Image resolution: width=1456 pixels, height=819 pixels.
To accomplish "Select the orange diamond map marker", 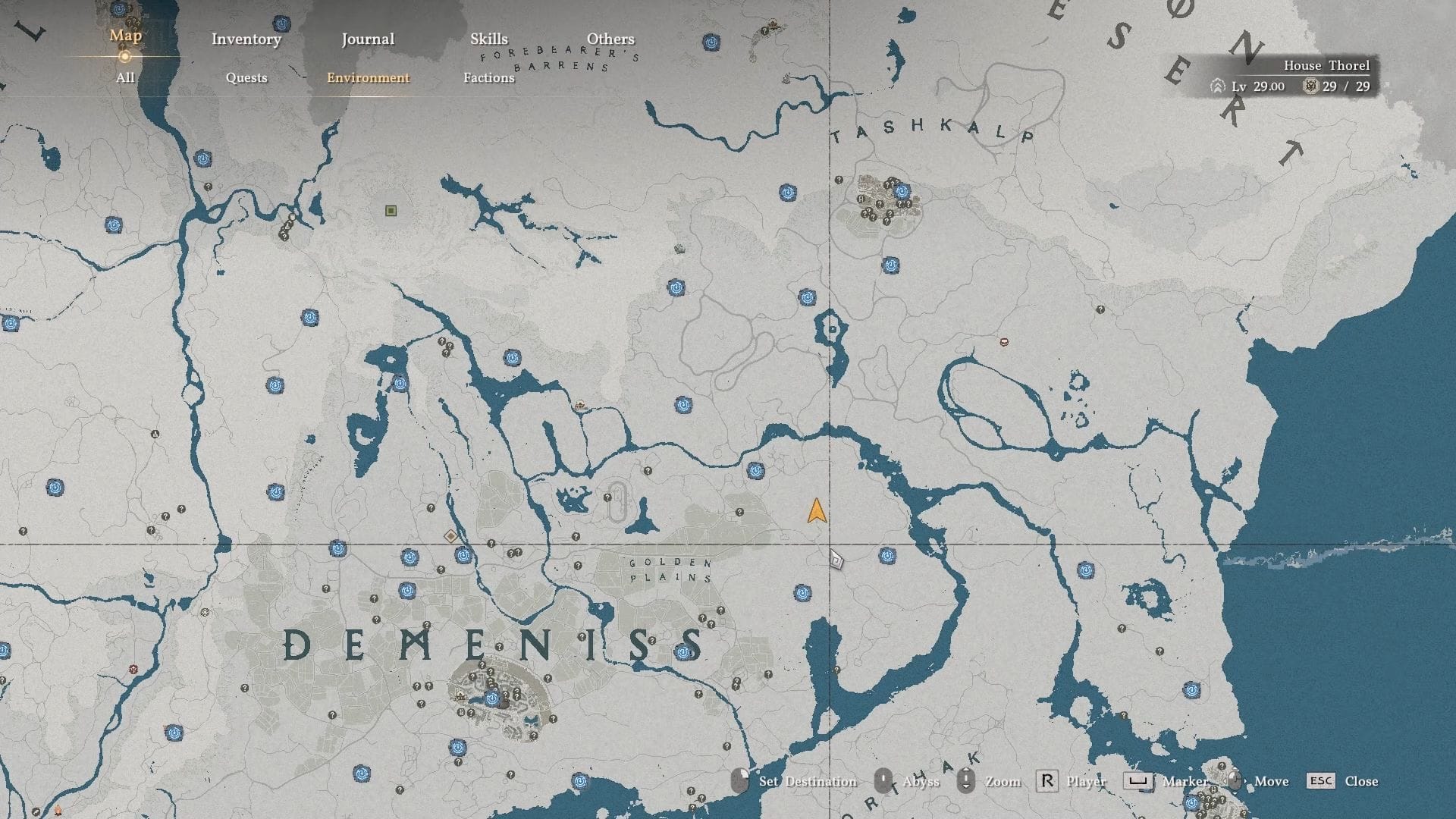I will (x=450, y=536).
